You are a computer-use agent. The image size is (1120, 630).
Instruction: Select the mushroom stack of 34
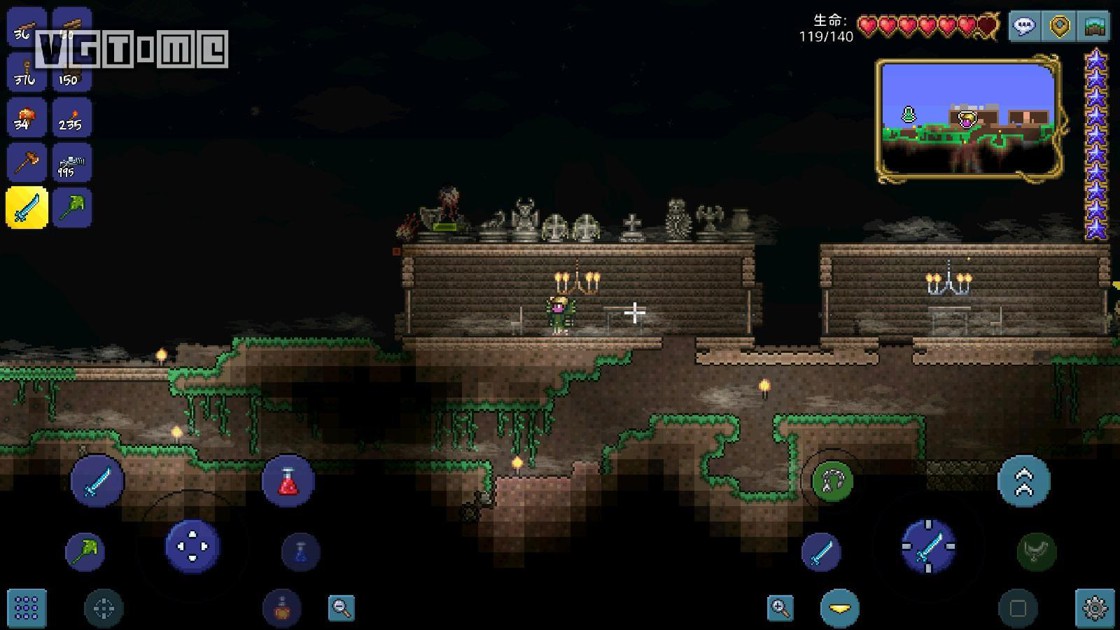tap(27, 118)
